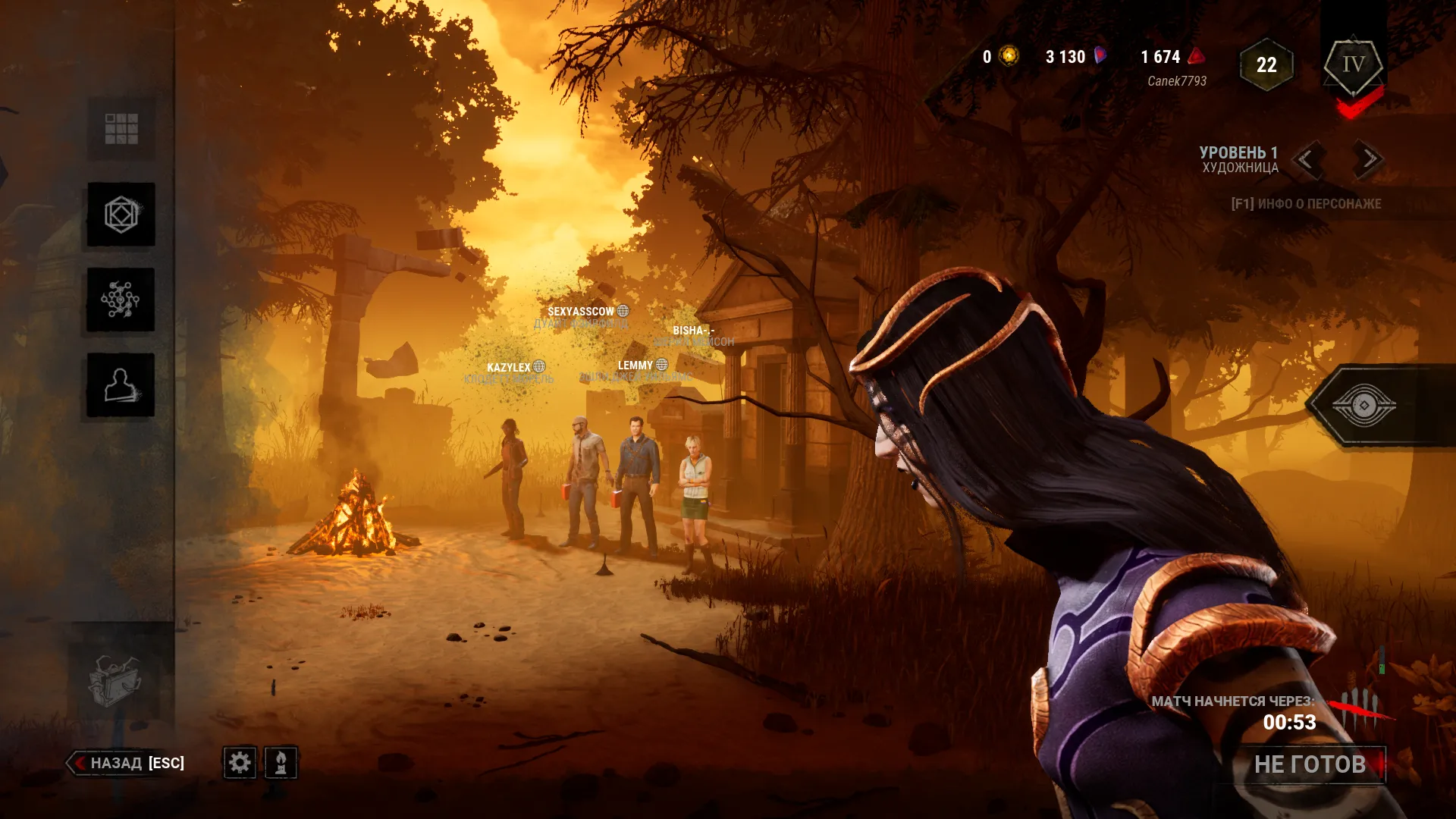Open the character silhouette tab
This screenshot has width=1456, height=819.
coord(121,385)
